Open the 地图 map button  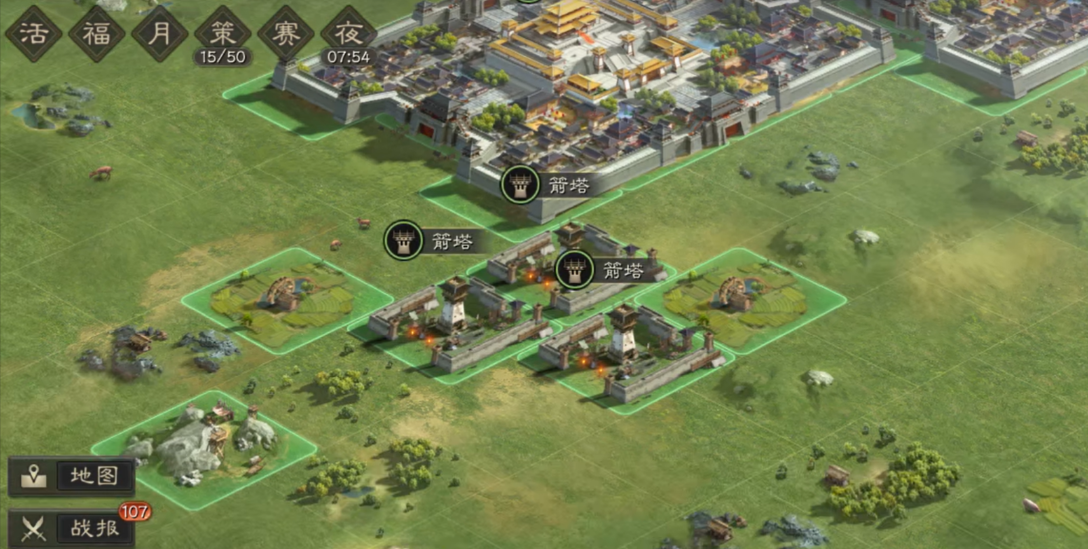[x=72, y=476]
